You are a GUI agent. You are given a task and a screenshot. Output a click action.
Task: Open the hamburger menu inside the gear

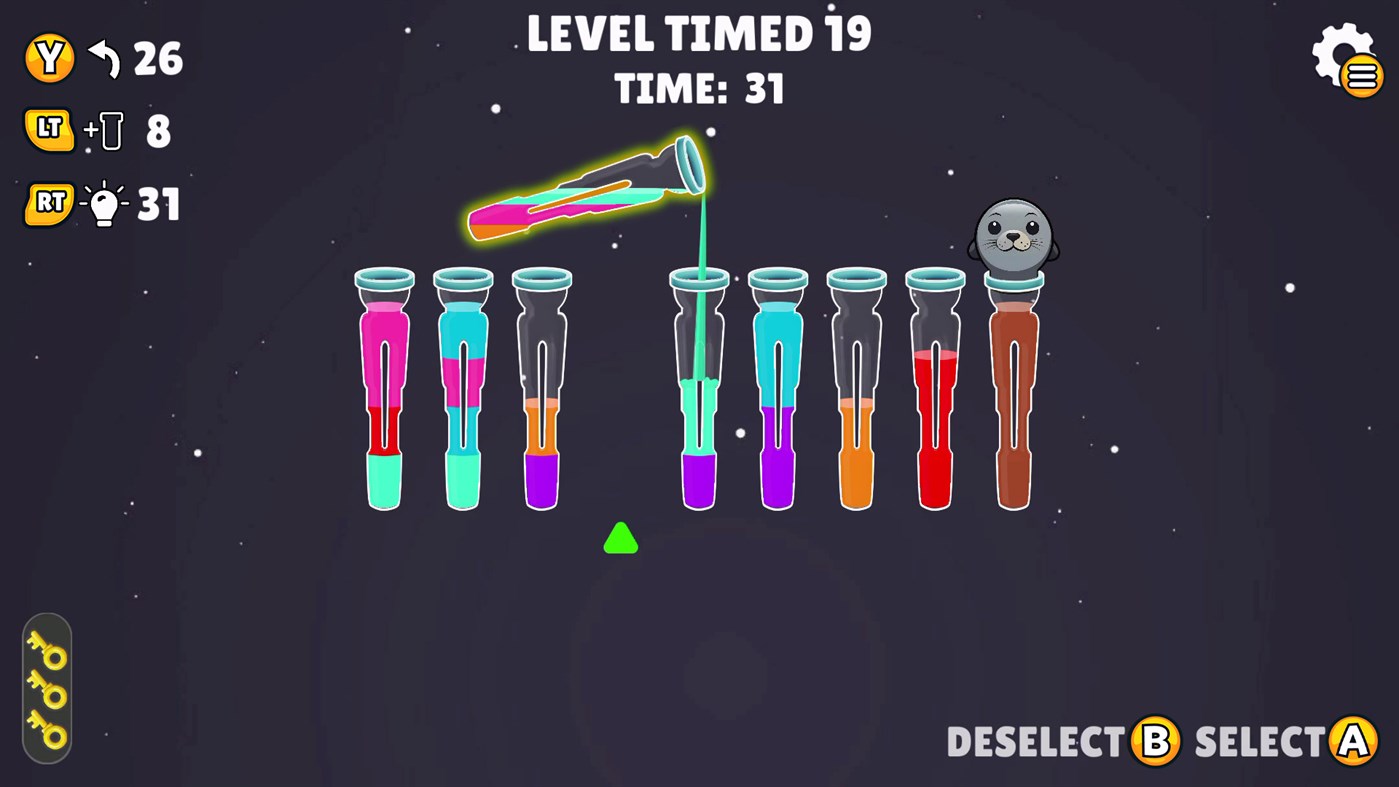1359,73
